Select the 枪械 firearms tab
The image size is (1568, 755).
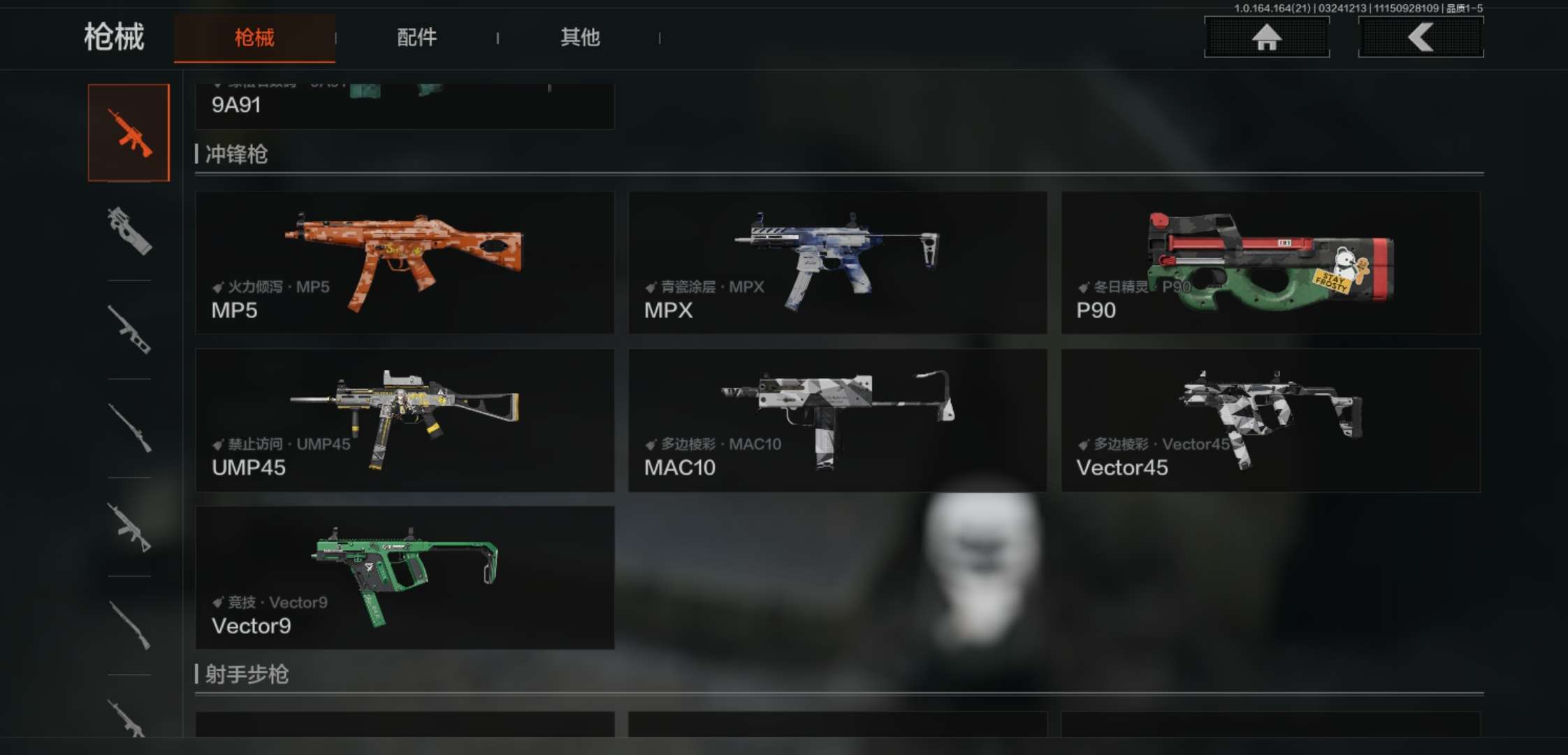click(x=254, y=37)
